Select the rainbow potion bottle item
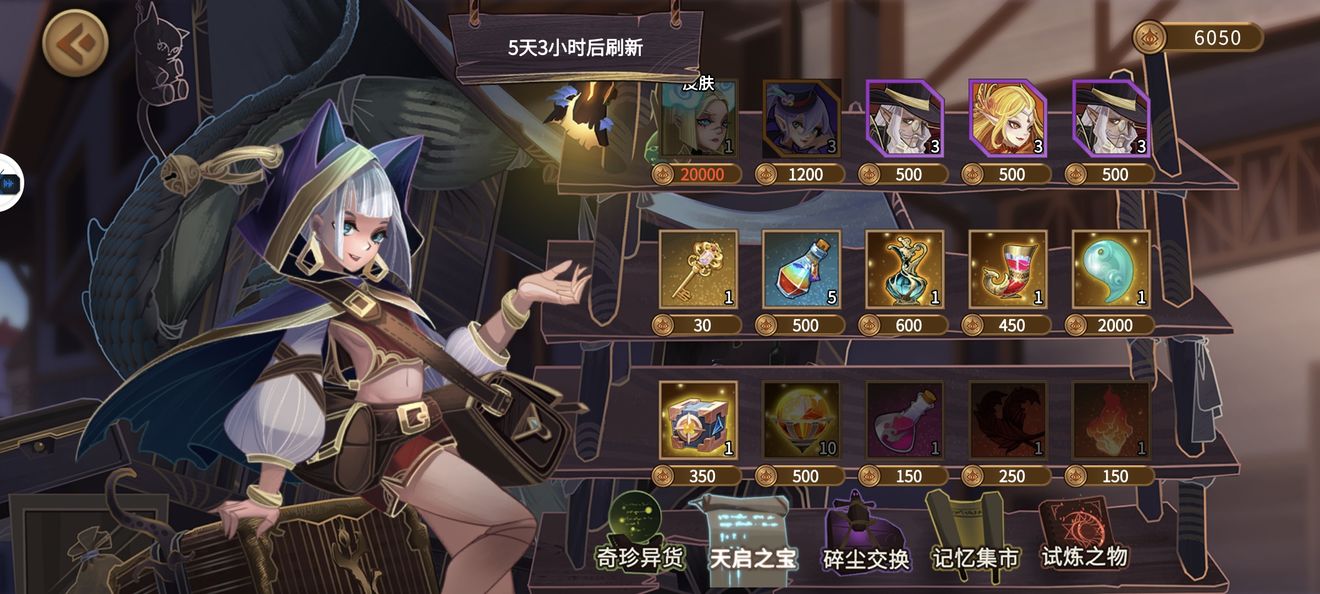 point(802,270)
